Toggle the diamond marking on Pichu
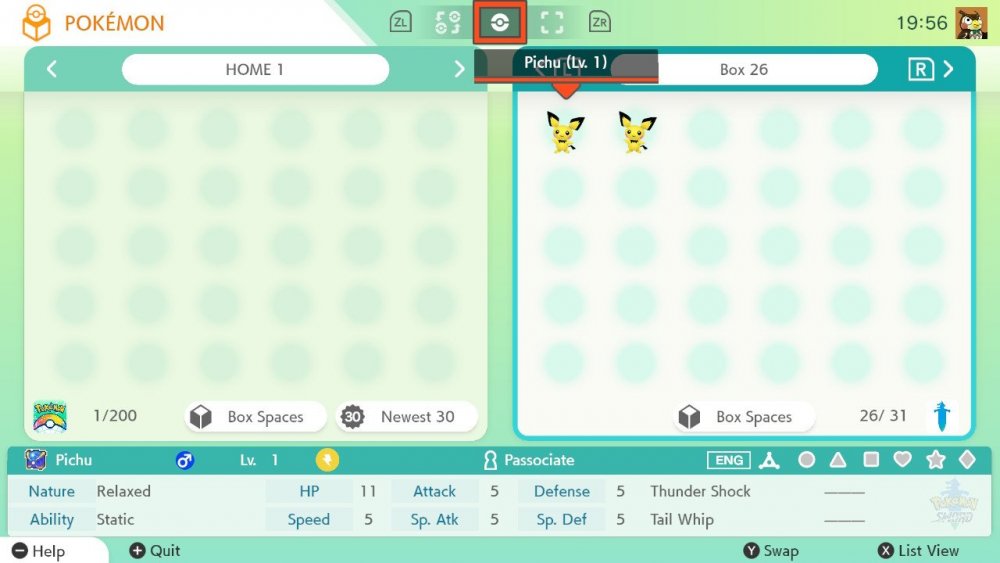 point(967,460)
